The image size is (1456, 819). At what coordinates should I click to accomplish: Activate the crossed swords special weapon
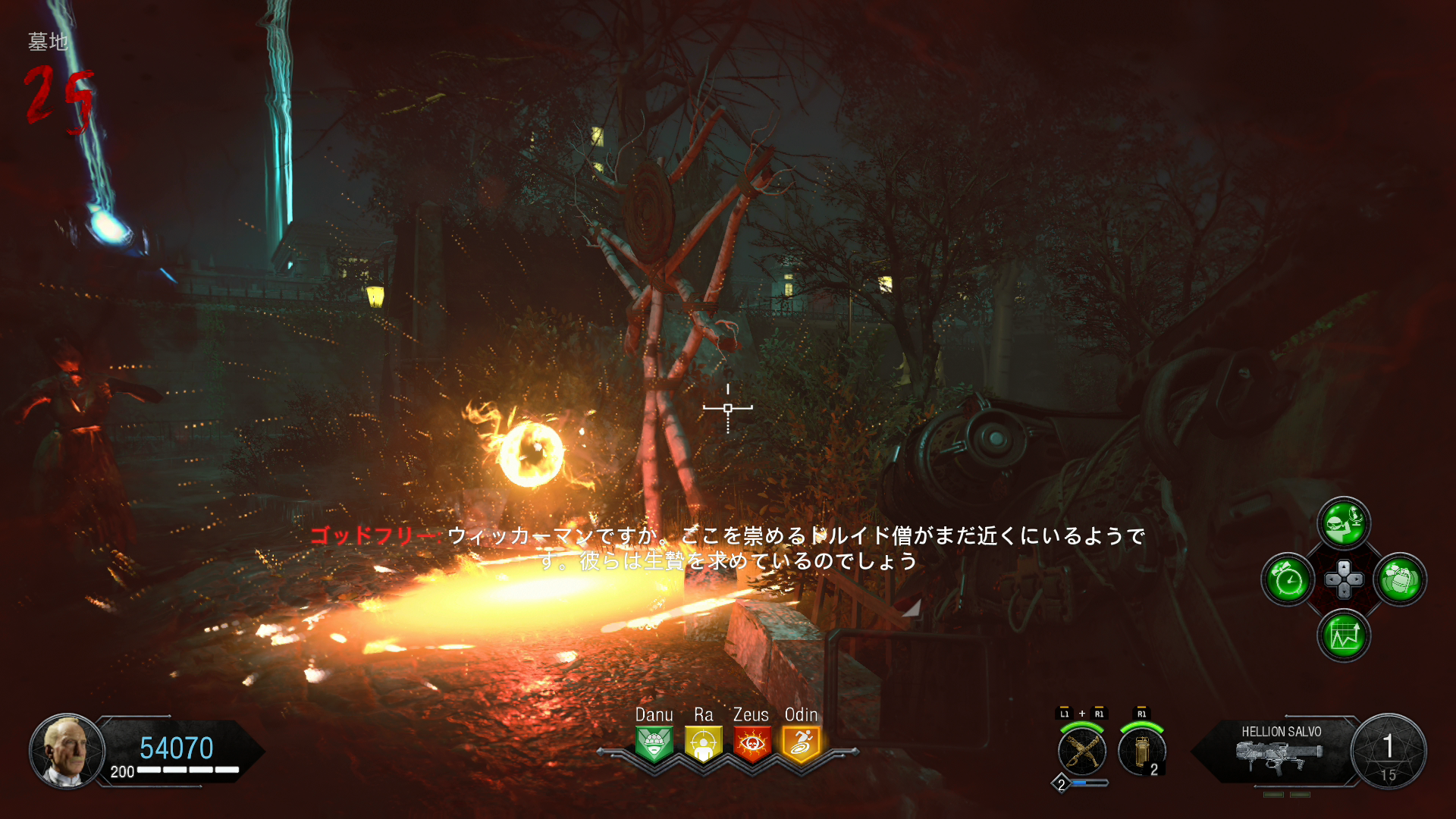[1082, 752]
